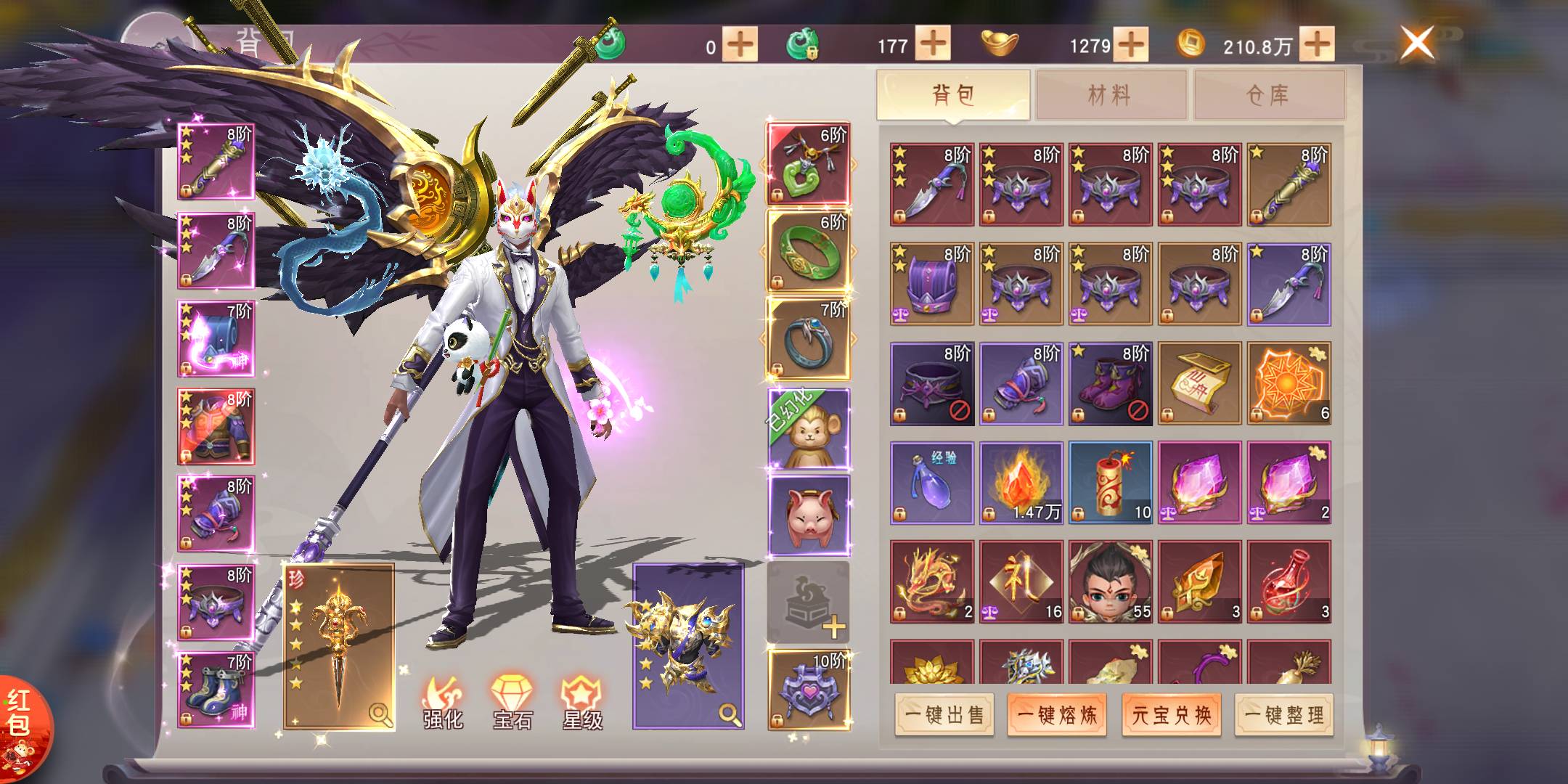The width and height of the screenshot is (1568, 784).
Task: Add copper coins with the plus button
Action: click(x=1316, y=45)
